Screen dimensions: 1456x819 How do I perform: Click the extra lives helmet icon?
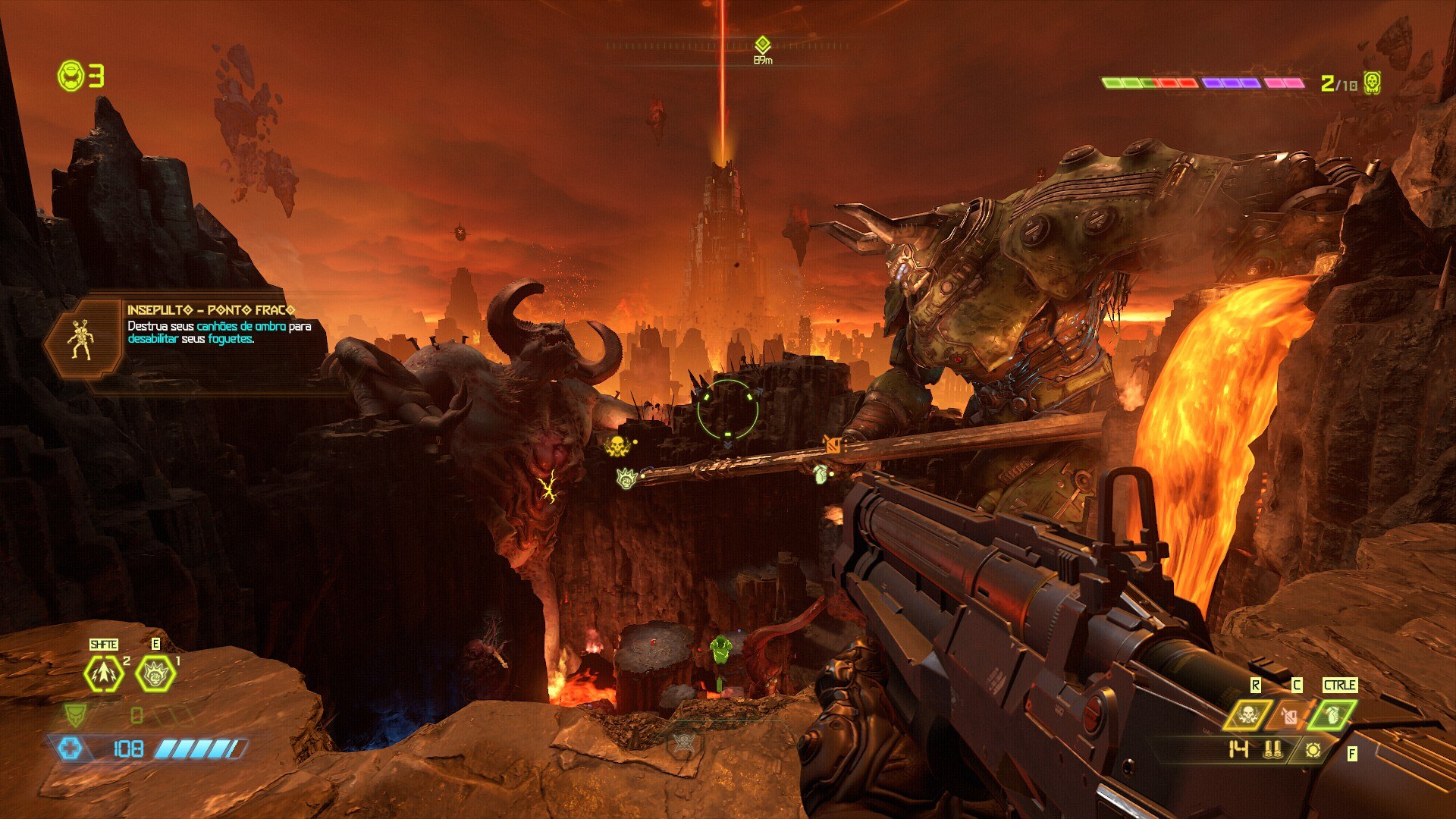71,76
